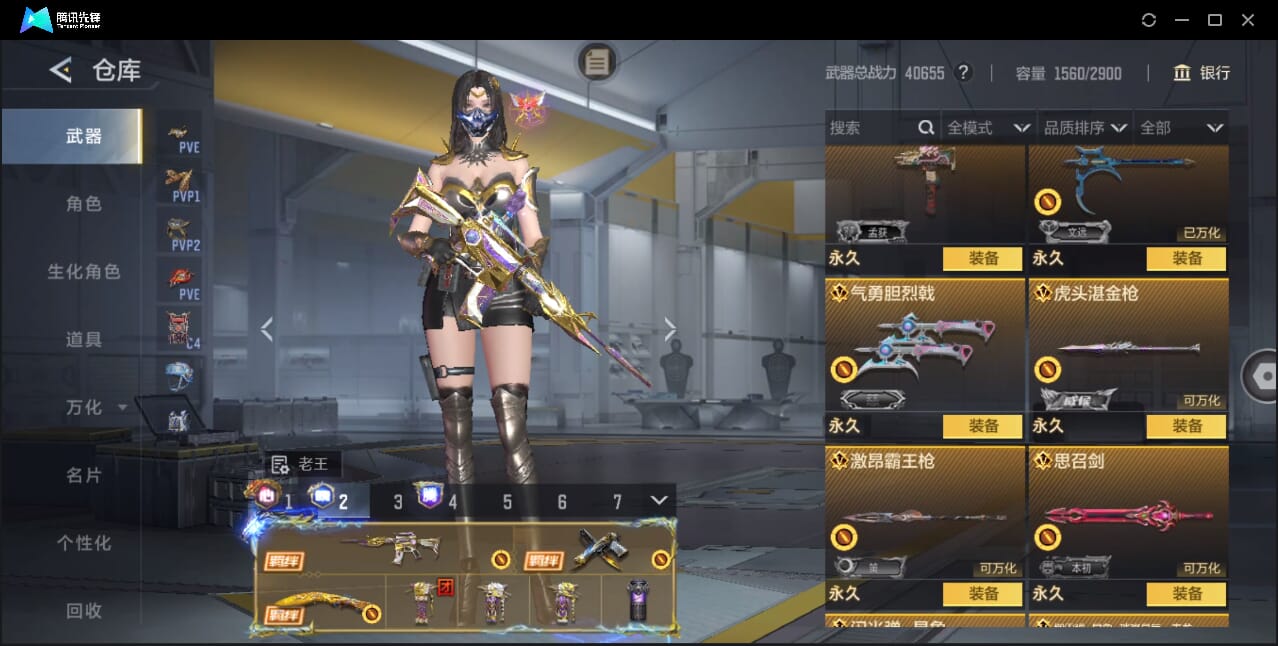Go back from the 仓库 warehouse screen
This screenshot has width=1278, height=646.
(61, 70)
